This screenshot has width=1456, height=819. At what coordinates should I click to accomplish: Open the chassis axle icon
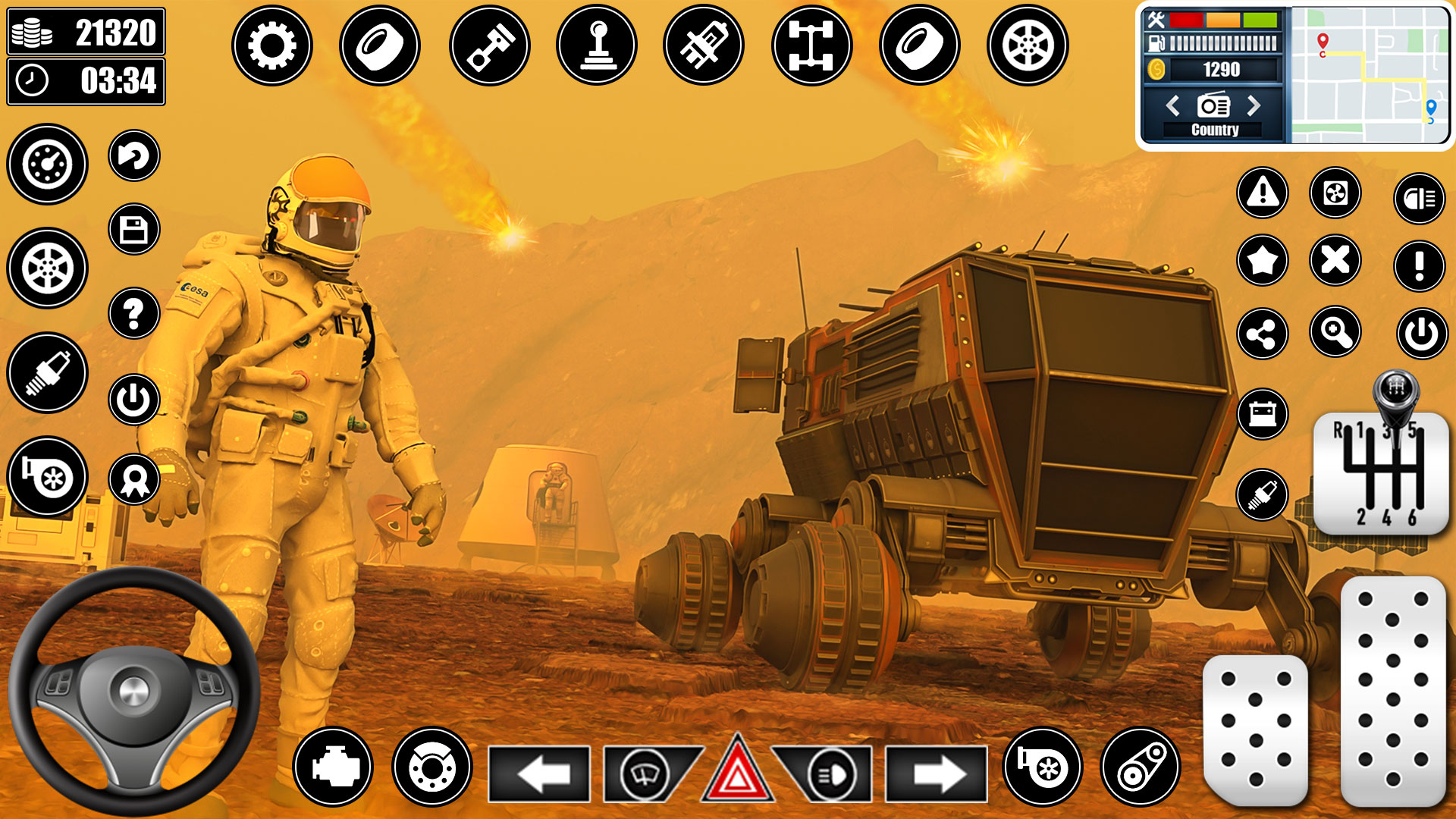click(811, 45)
